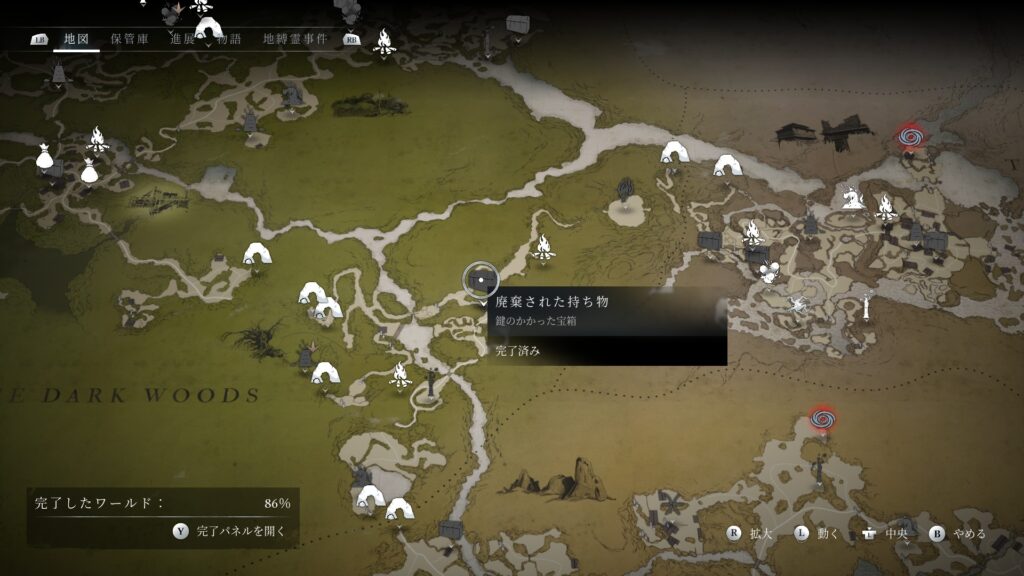Show the 地縛霊事件 tab
Viewport: 1024px width, 576px height.
(295, 40)
